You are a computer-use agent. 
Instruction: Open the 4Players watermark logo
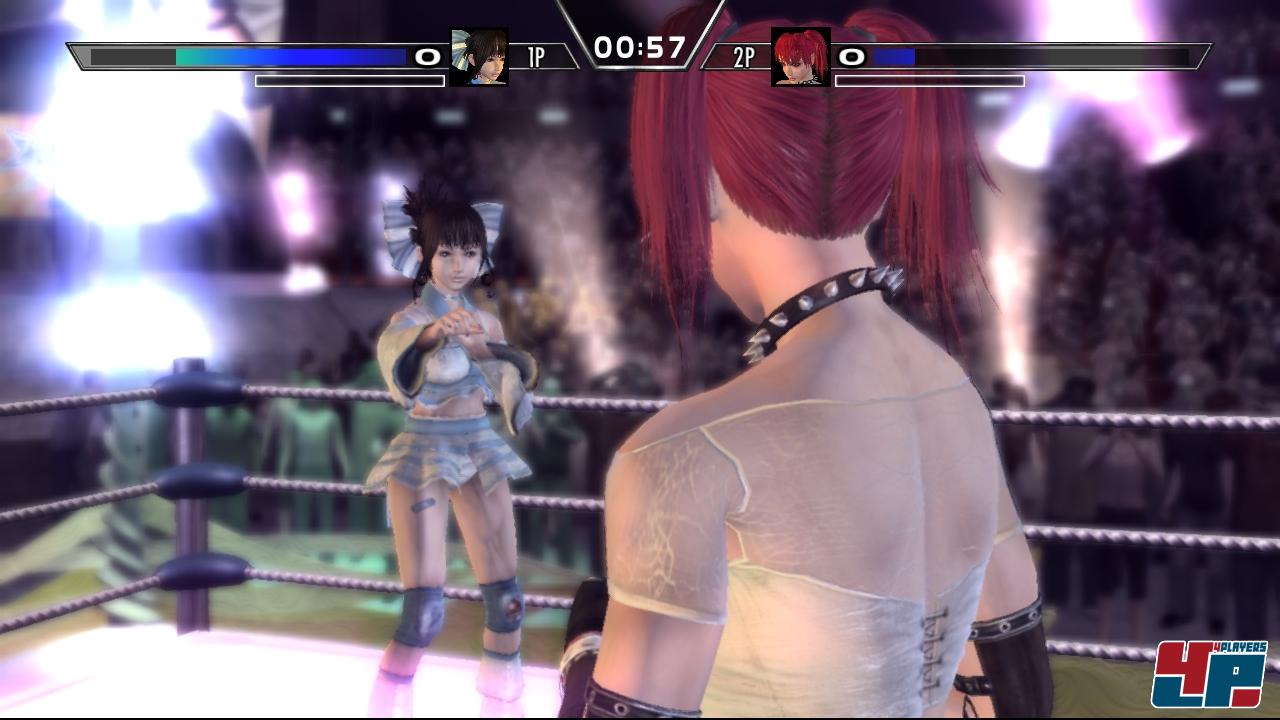pyautogui.click(x=1209, y=675)
